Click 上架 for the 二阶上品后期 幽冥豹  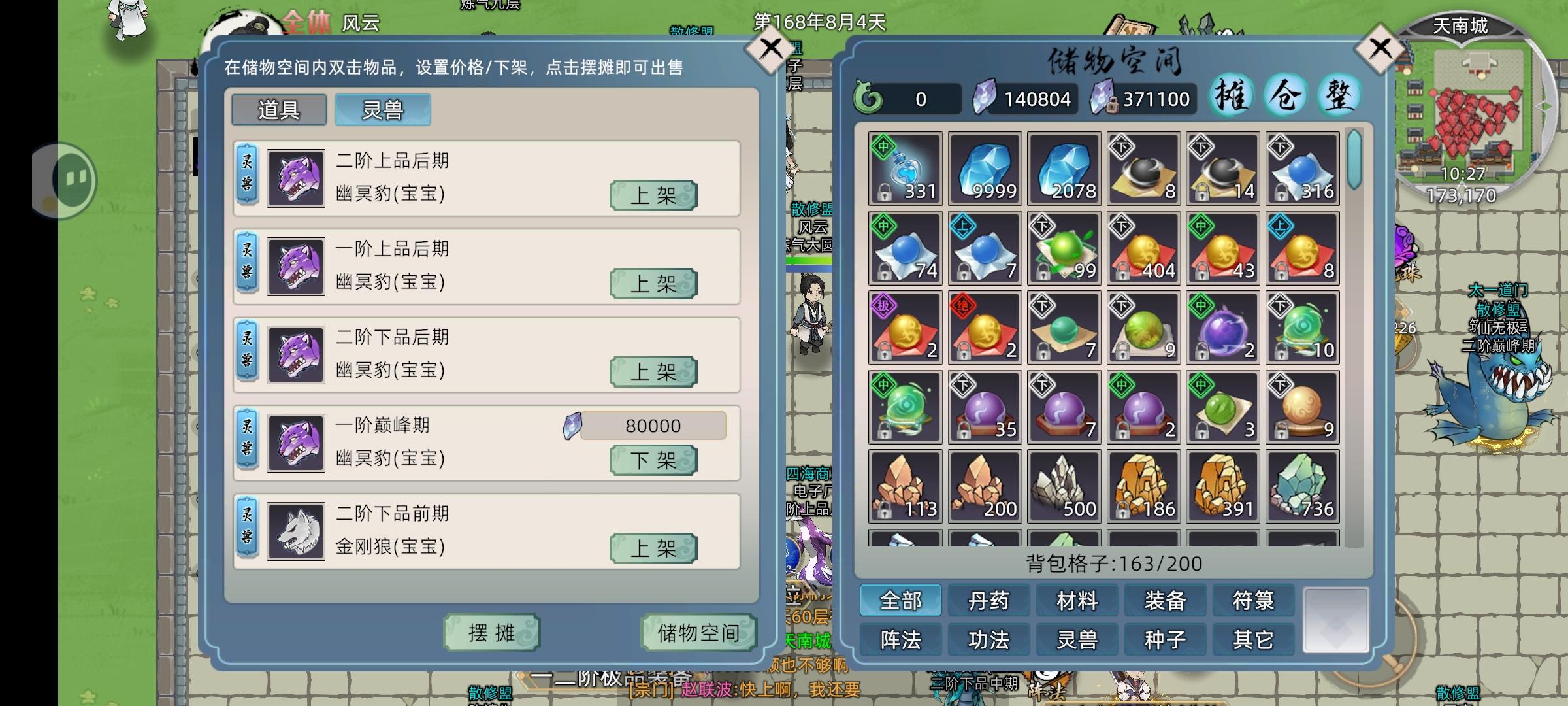(652, 195)
